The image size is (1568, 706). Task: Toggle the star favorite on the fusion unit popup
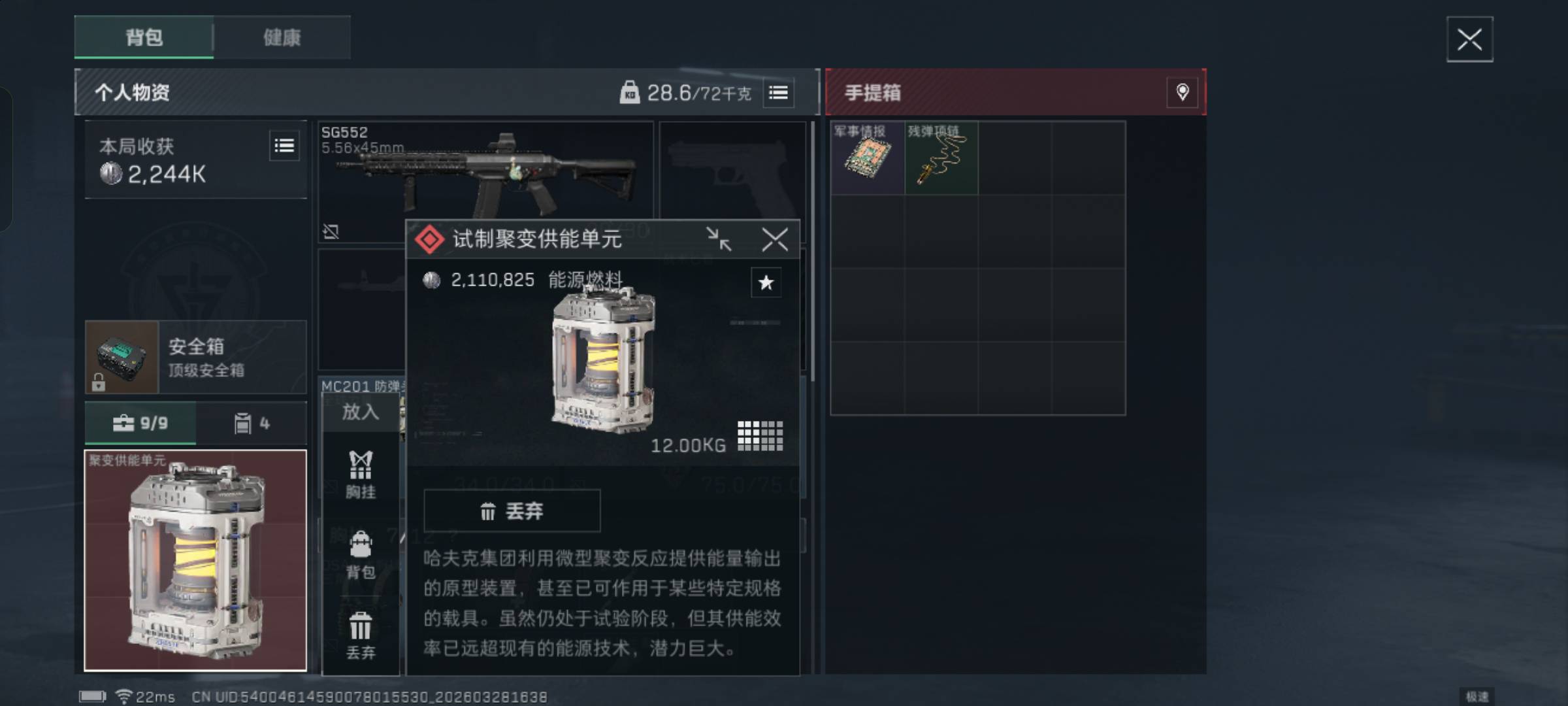(x=766, y=282)
